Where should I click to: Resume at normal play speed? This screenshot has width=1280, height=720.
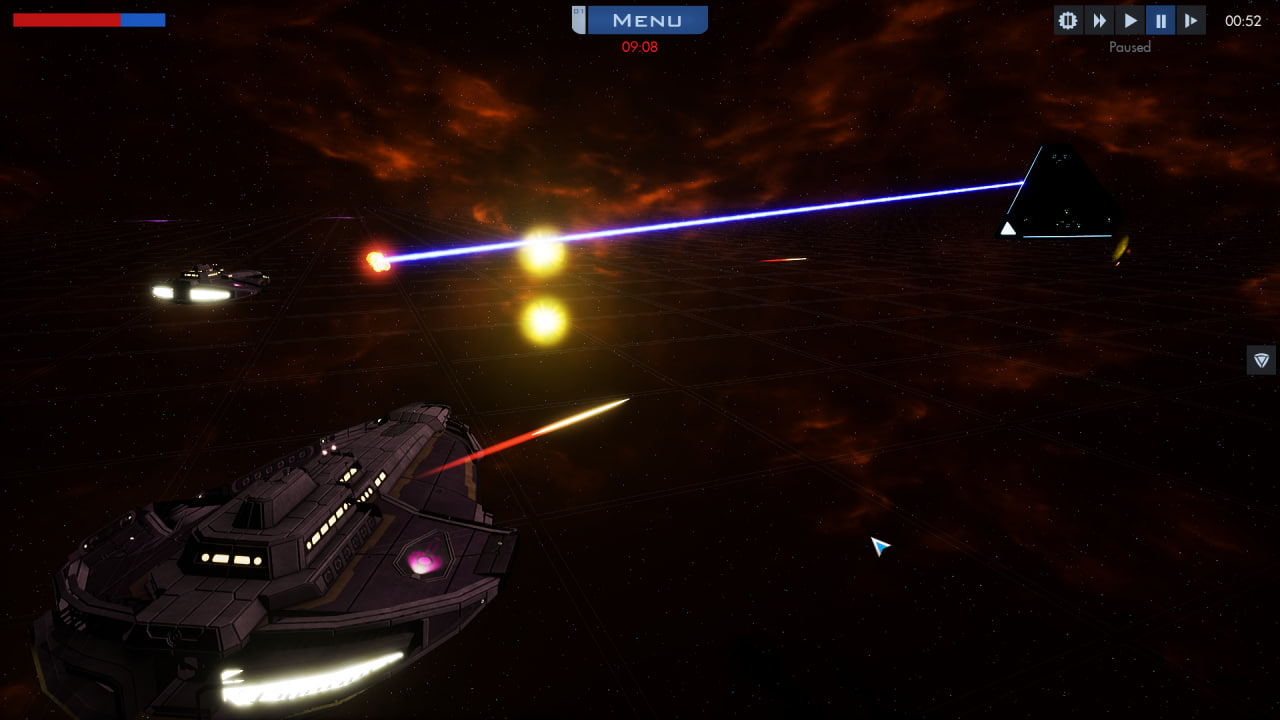coord(1130,20)
